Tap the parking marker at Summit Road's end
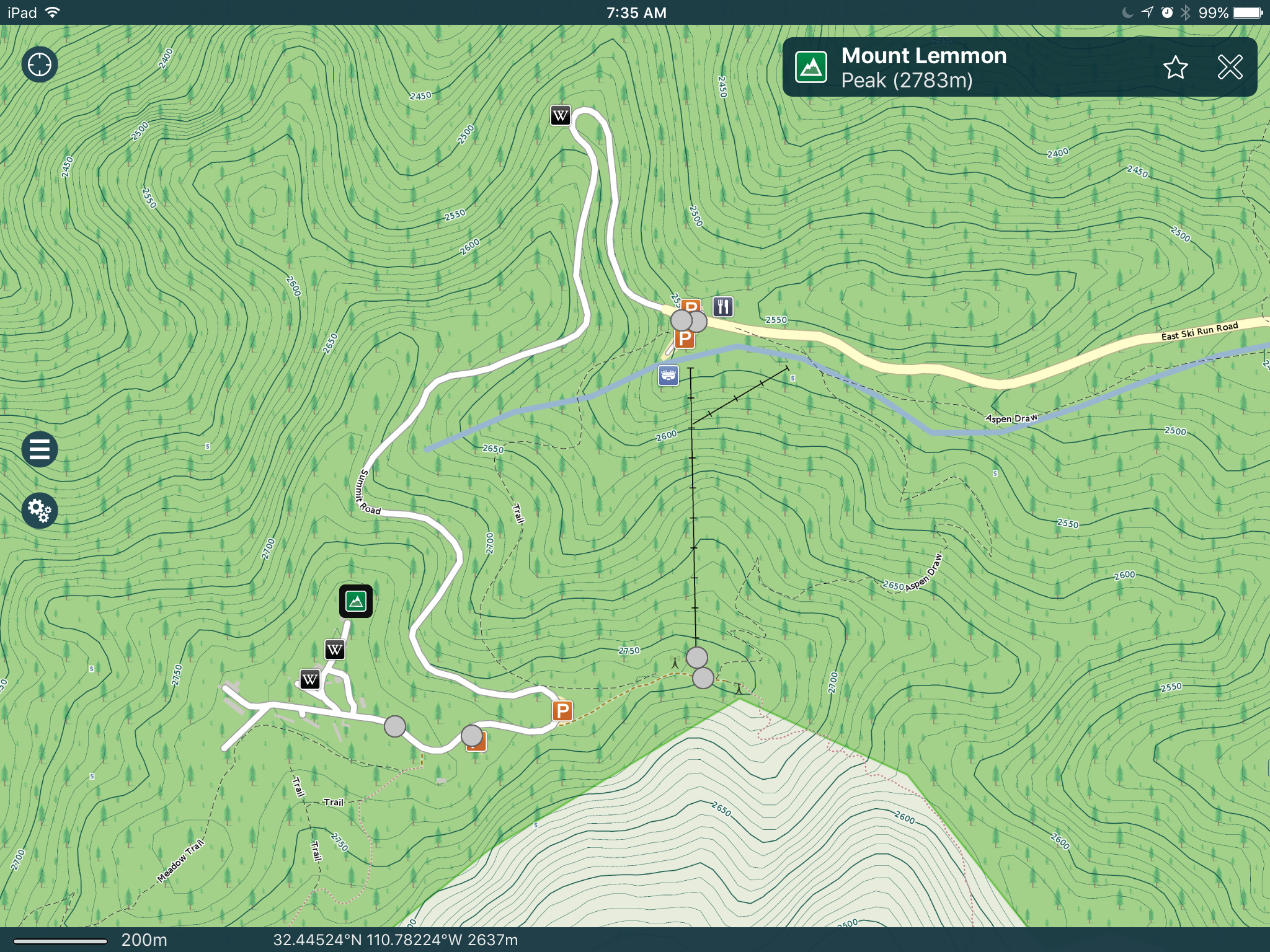This screenshot has width=1270, height=952. (x=562, y=711)
